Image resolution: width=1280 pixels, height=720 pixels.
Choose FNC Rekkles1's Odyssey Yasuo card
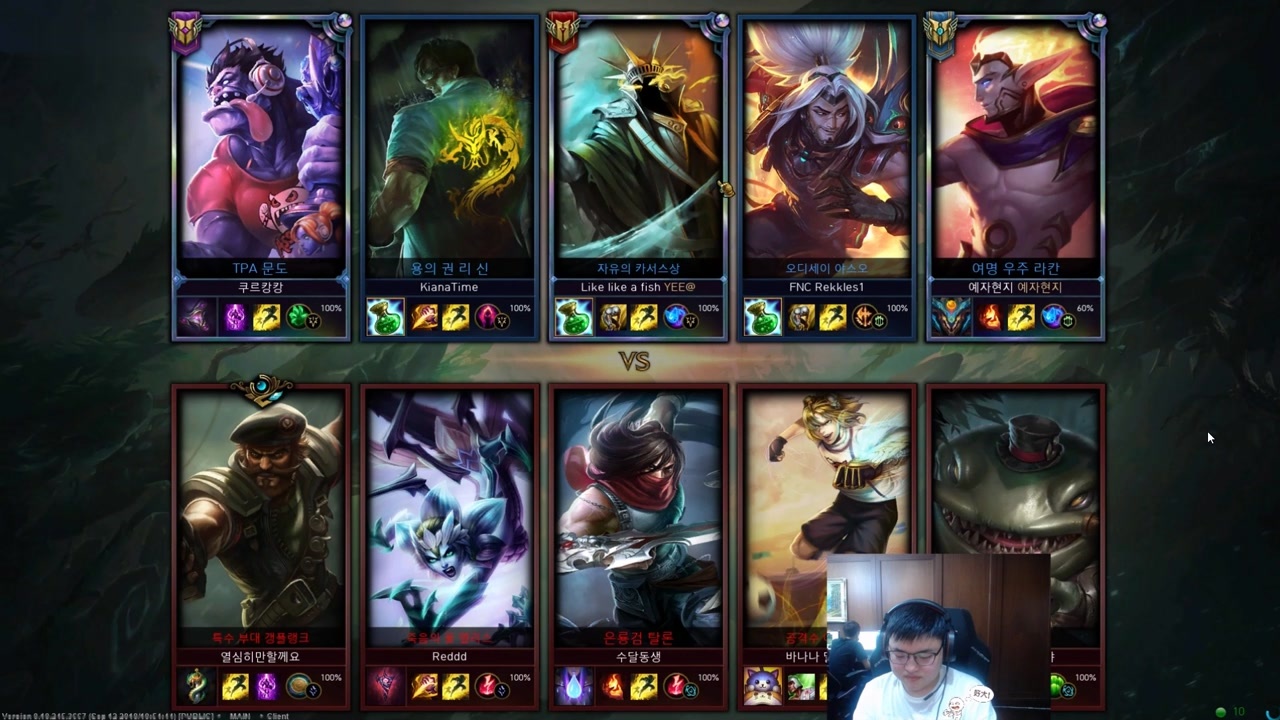(827, 150)
